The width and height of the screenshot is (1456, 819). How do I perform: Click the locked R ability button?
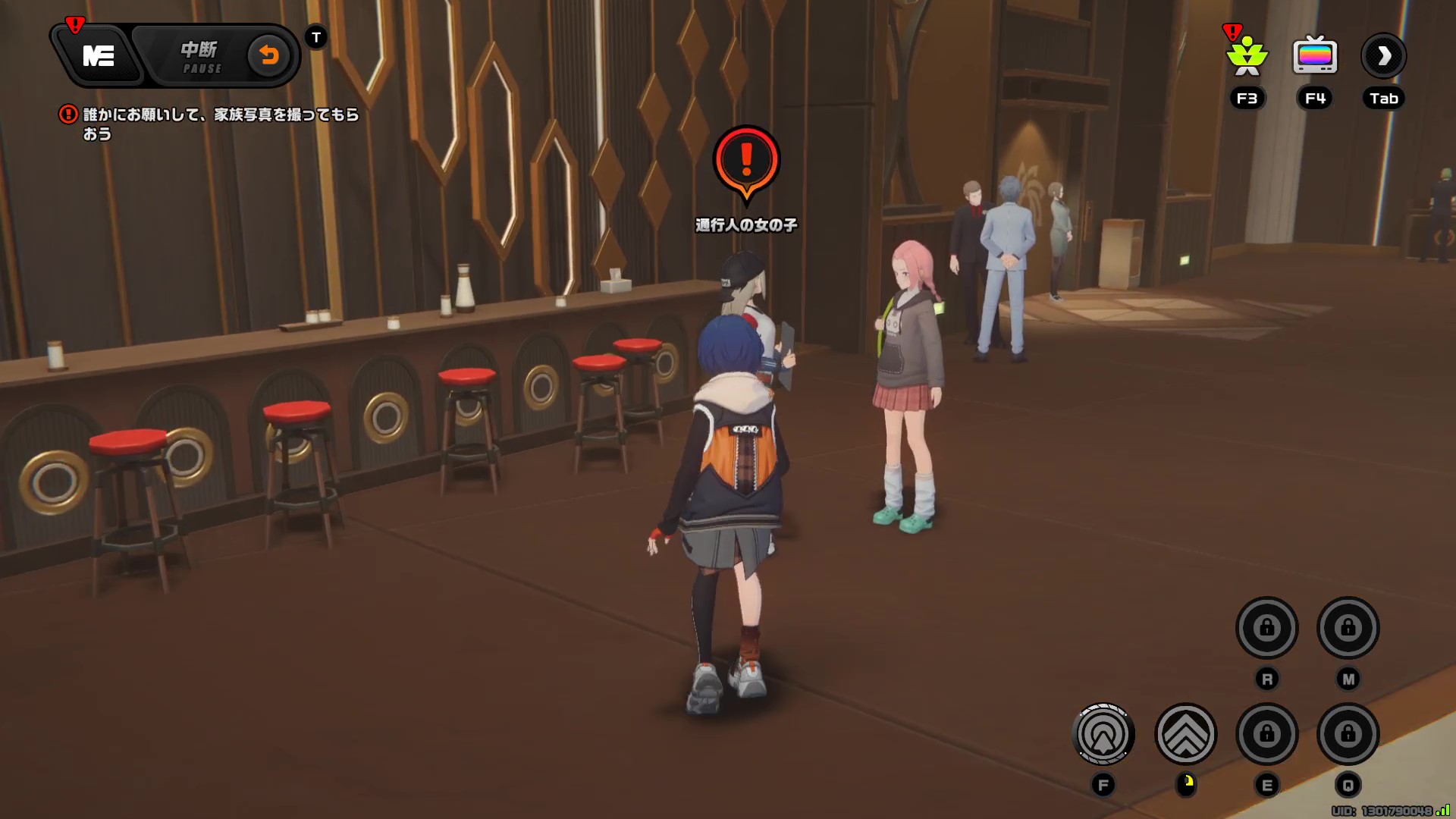tap(1266, 628)
